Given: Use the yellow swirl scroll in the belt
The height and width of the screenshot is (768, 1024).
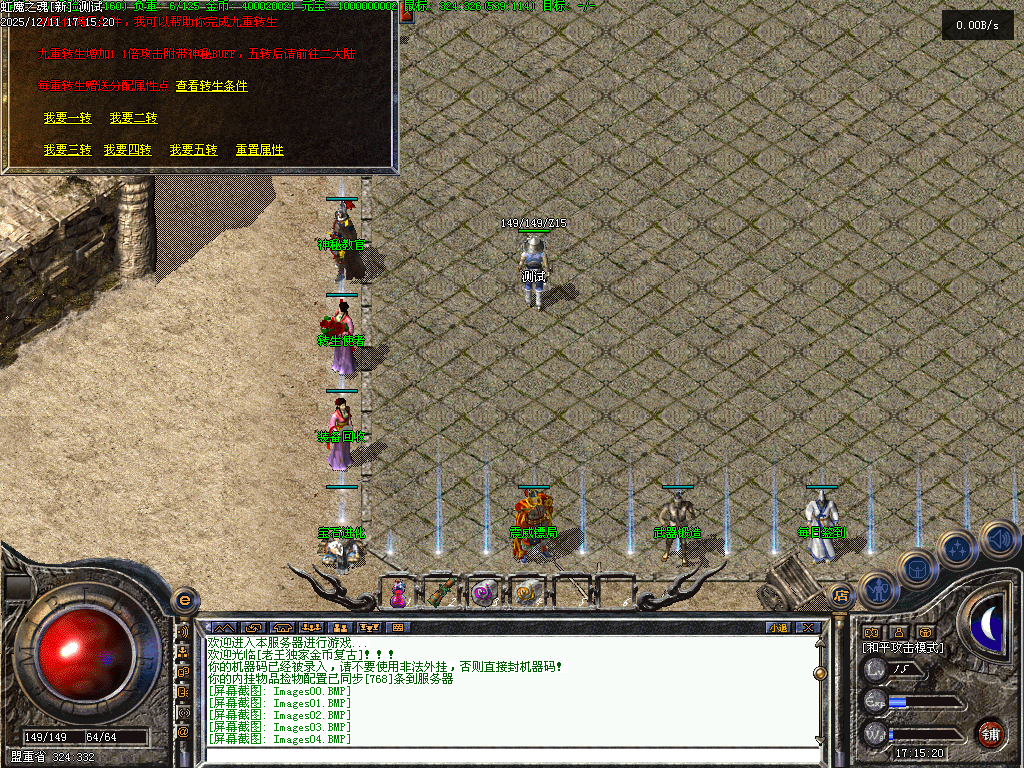Looking at the screenshot, I should point(526,593).
